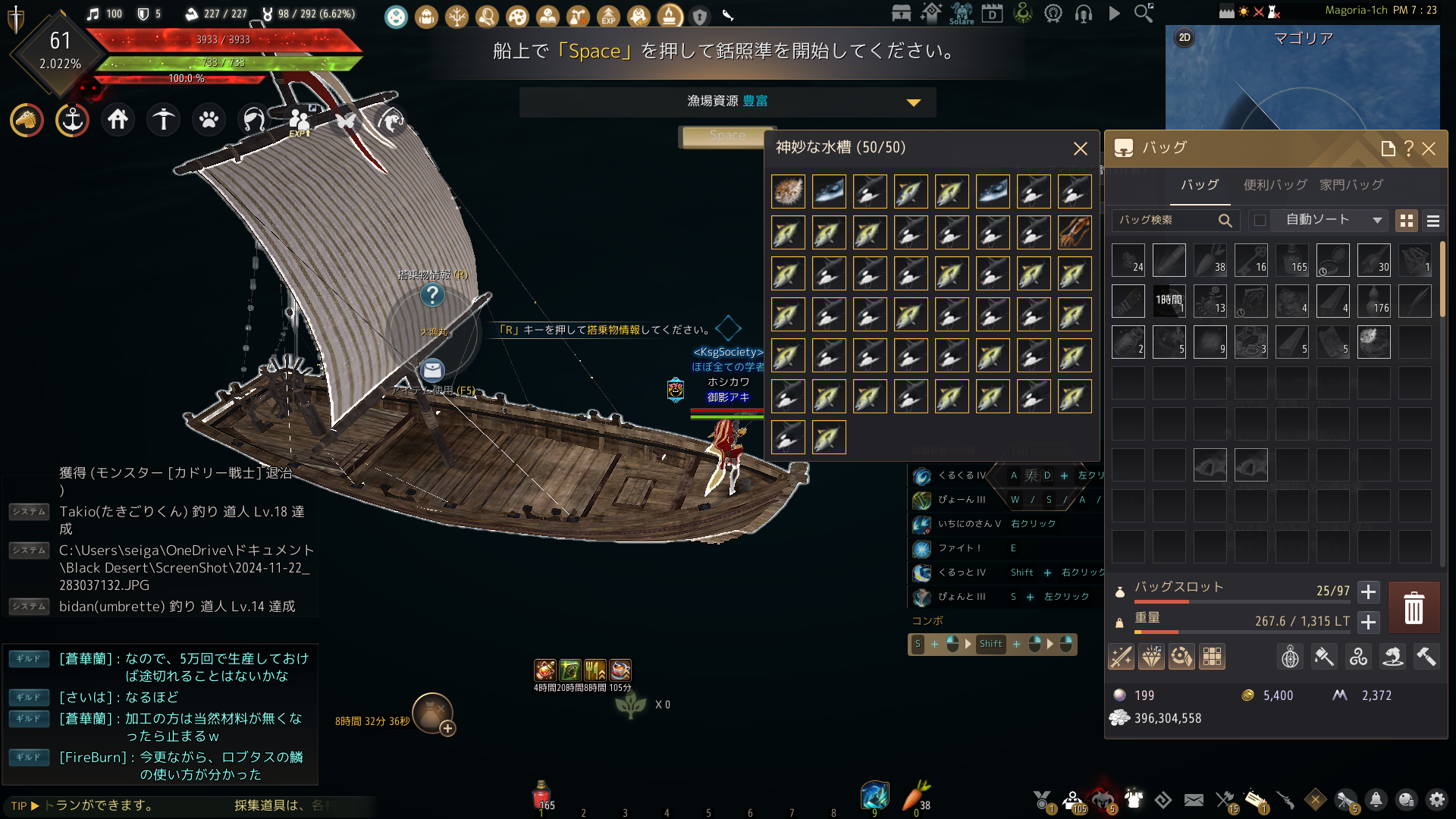Add more bag slots with plus button

[x=1368, y=591]
